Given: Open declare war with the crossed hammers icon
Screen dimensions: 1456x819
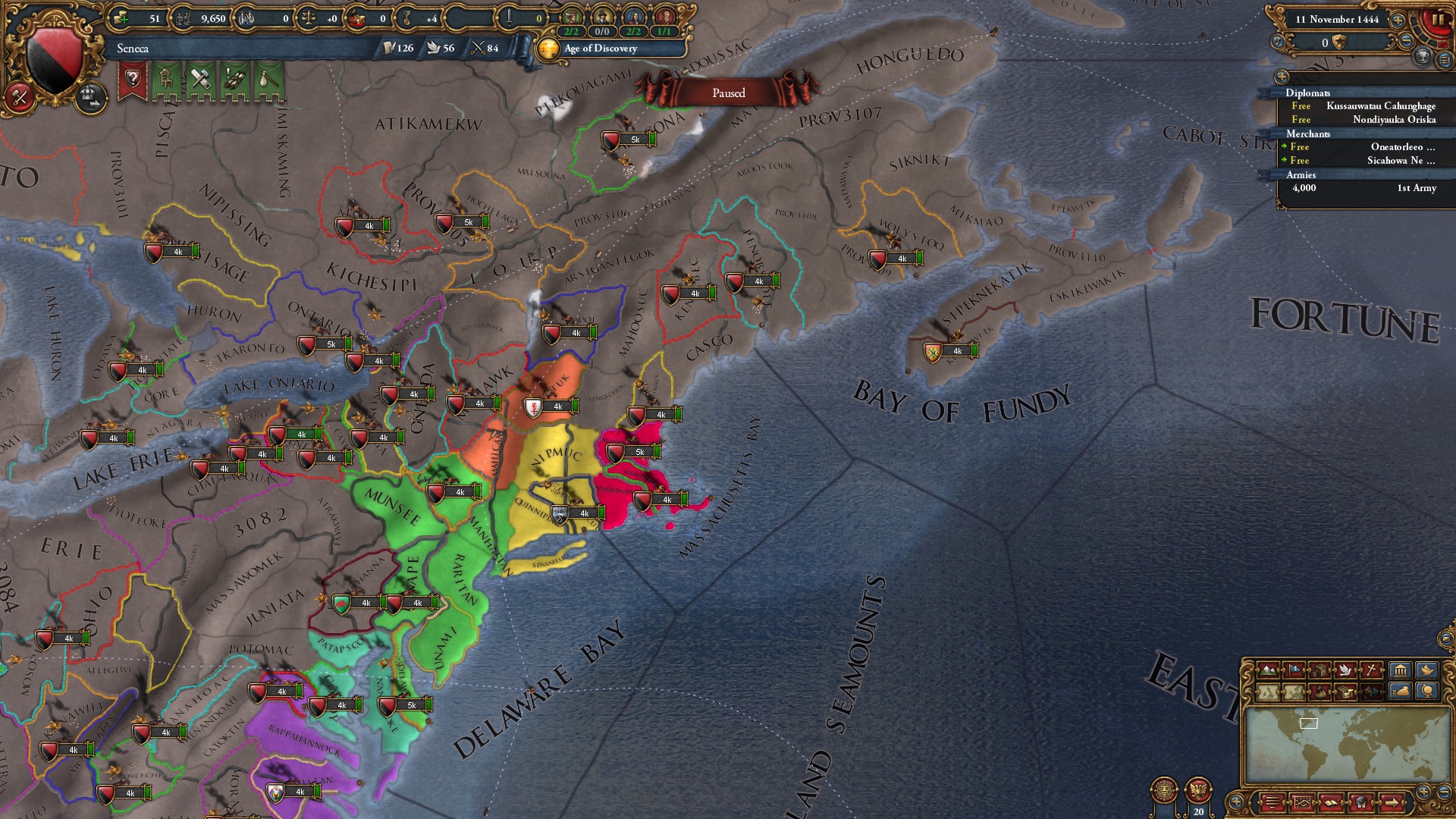Looking at the screenshot, I should 19,98.
